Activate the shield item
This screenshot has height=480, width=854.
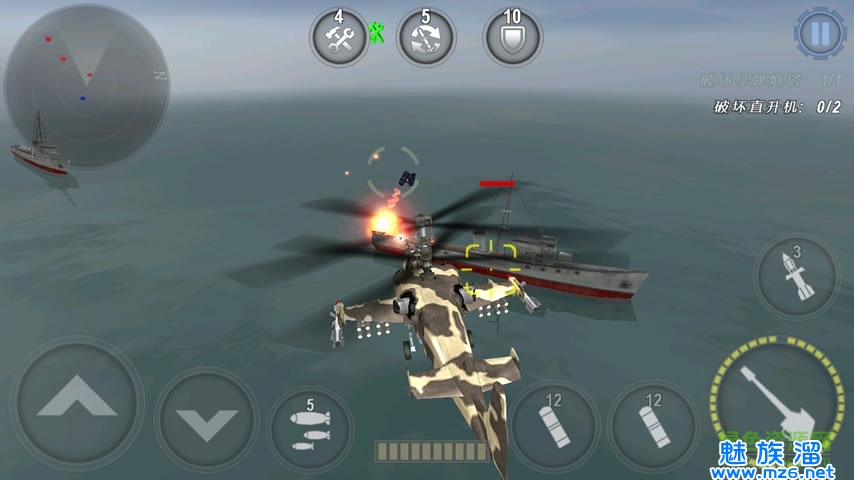(x=512, y=38)
